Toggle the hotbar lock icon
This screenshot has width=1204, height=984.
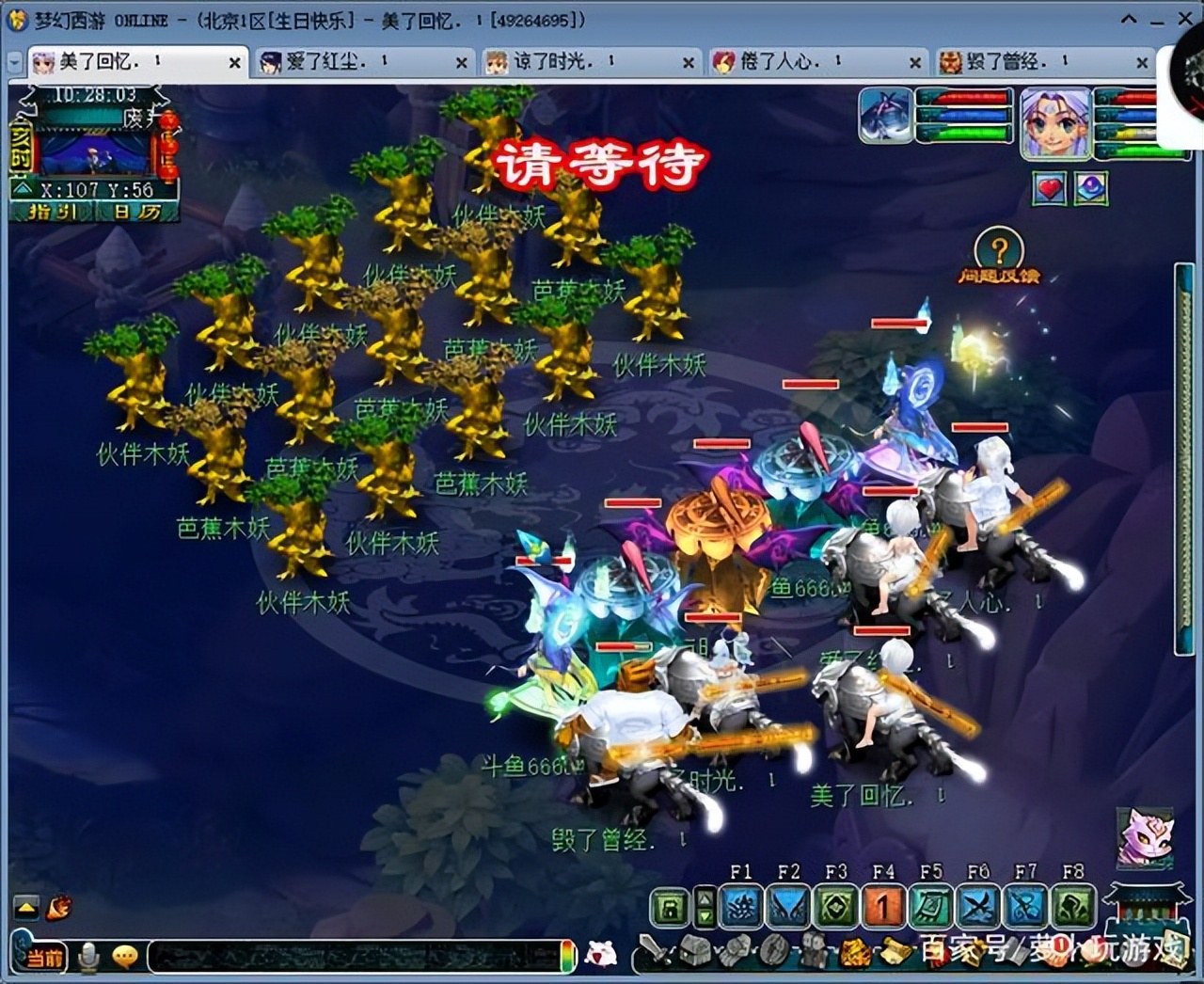(670, 908)
